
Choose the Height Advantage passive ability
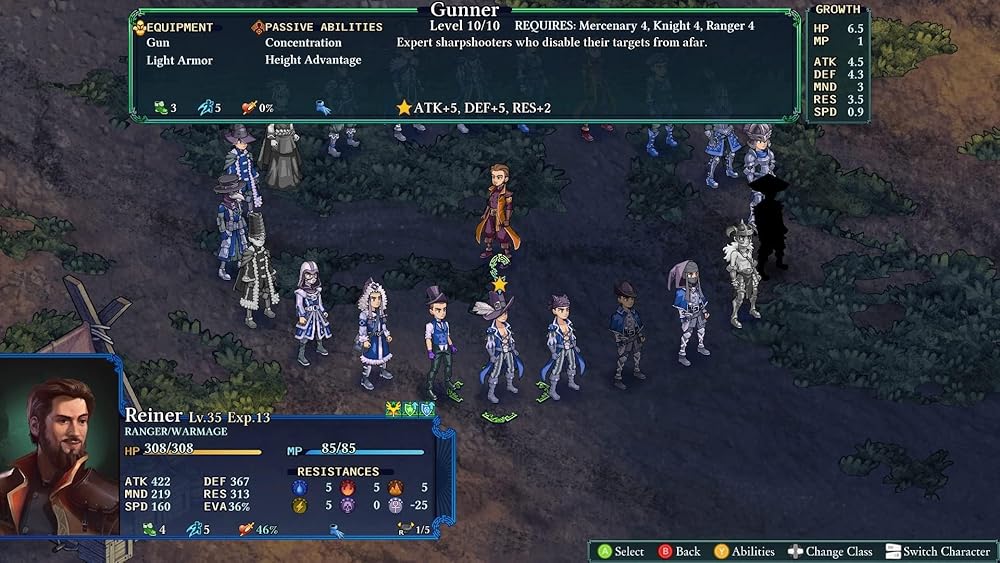point(313,60)
